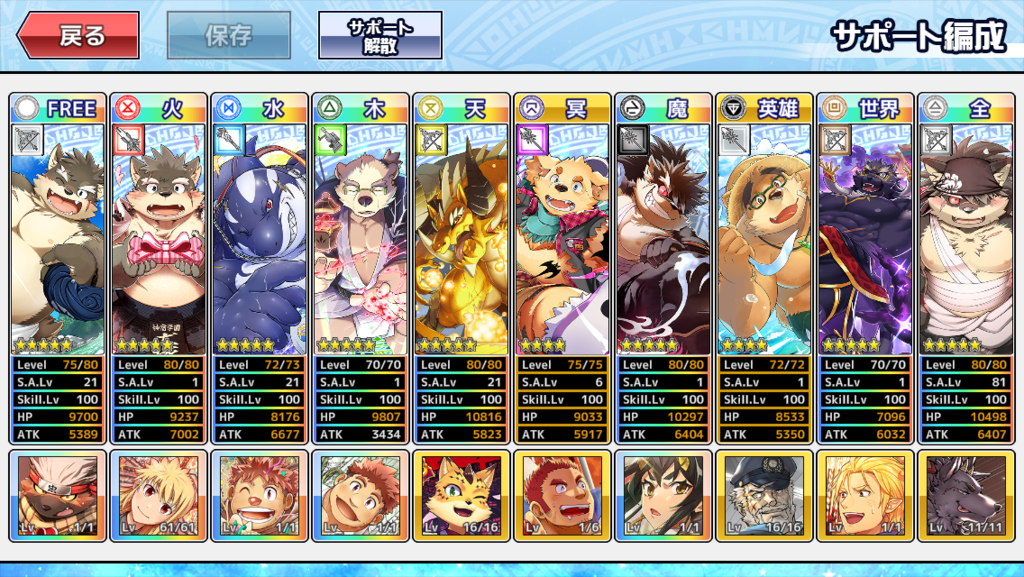Select the Lv 61/61 blonde portrait icon
This screenshot has height=577, width=1024.
click(x=158, y=496)
